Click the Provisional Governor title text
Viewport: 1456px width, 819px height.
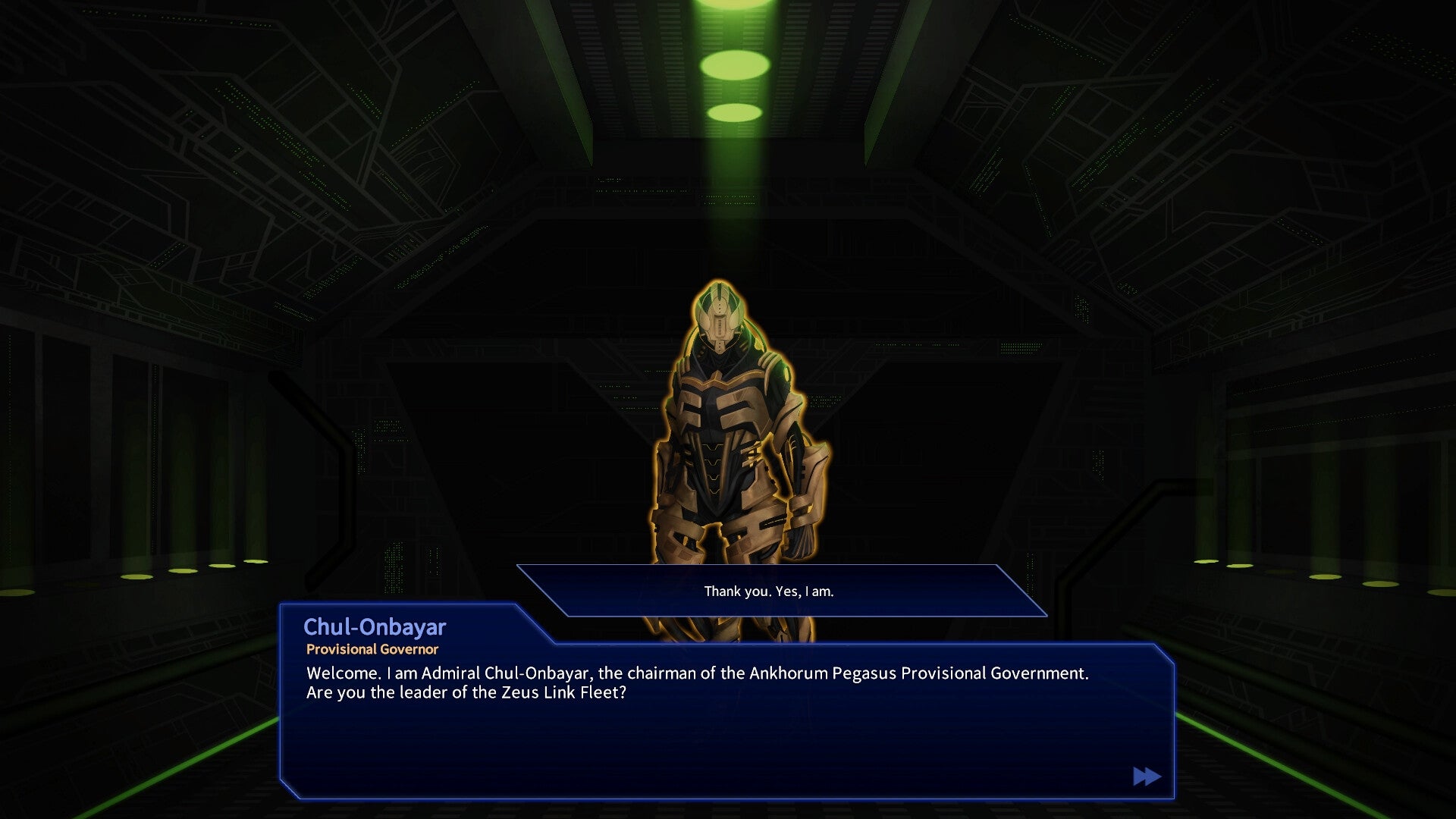[x=372, y=649]
